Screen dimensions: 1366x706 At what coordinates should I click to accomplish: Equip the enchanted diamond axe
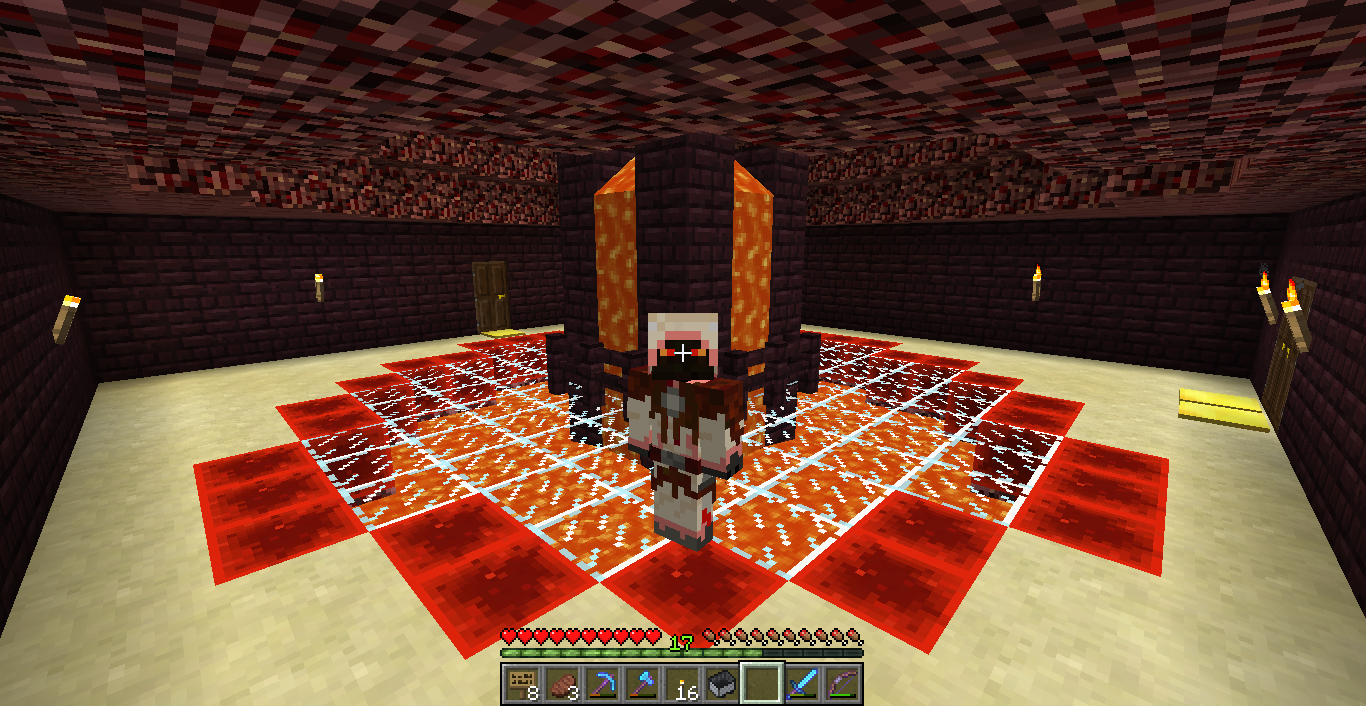(x=642, y=684)
